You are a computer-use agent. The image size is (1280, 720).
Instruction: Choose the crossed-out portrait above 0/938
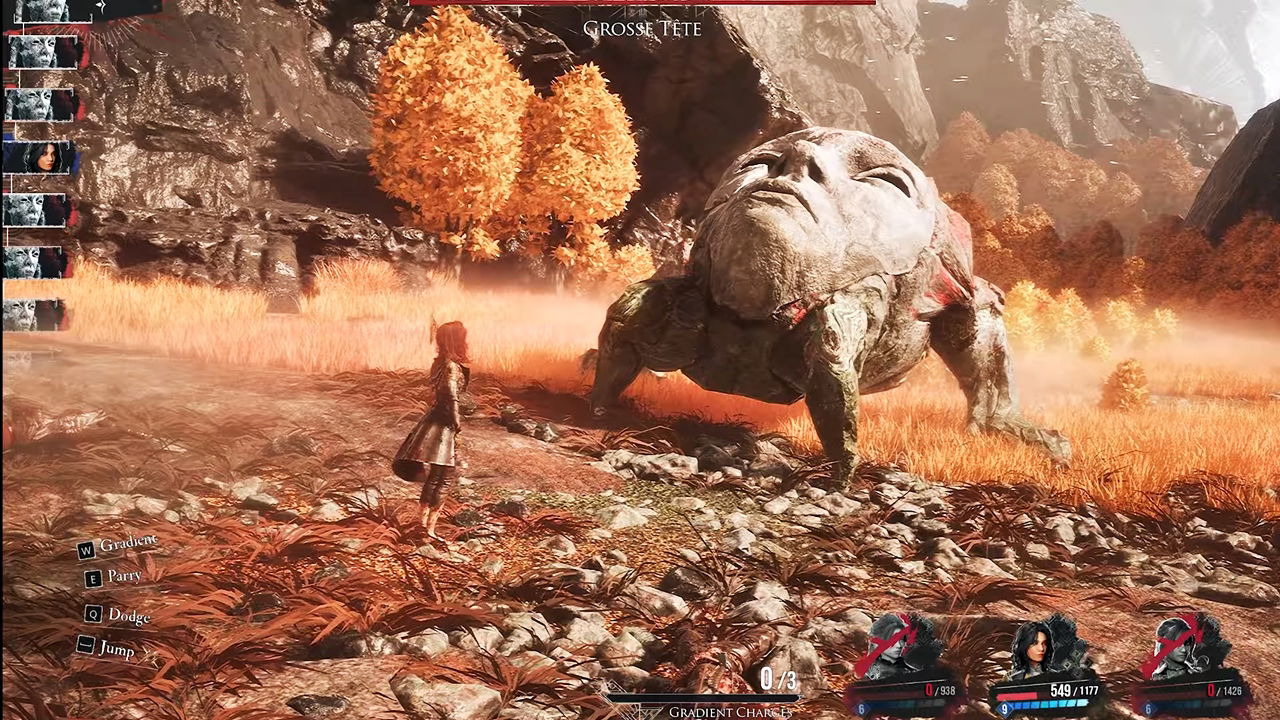click(x=897, y=645)
